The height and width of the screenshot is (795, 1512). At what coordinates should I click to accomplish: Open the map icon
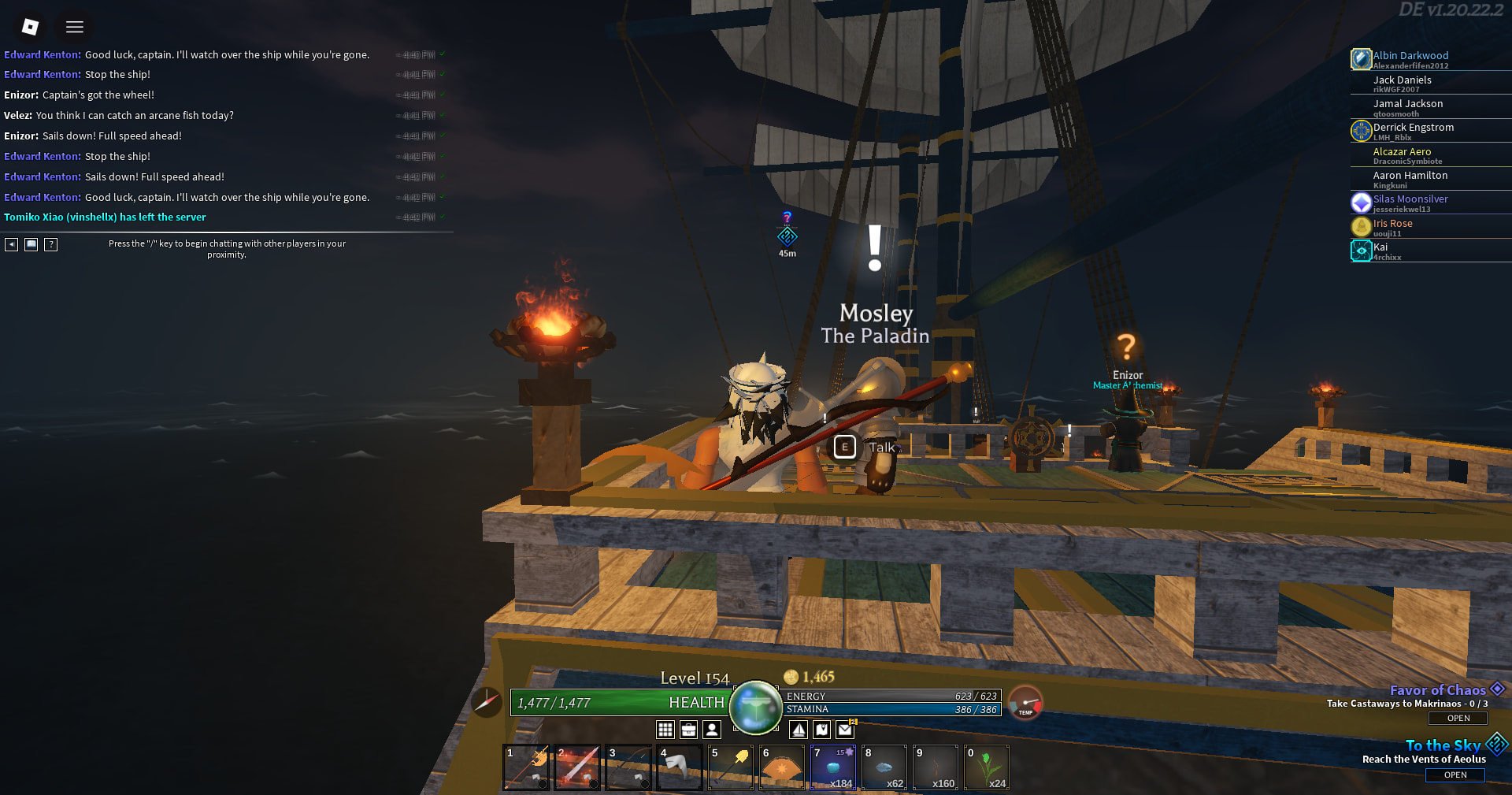pos(821,730)
